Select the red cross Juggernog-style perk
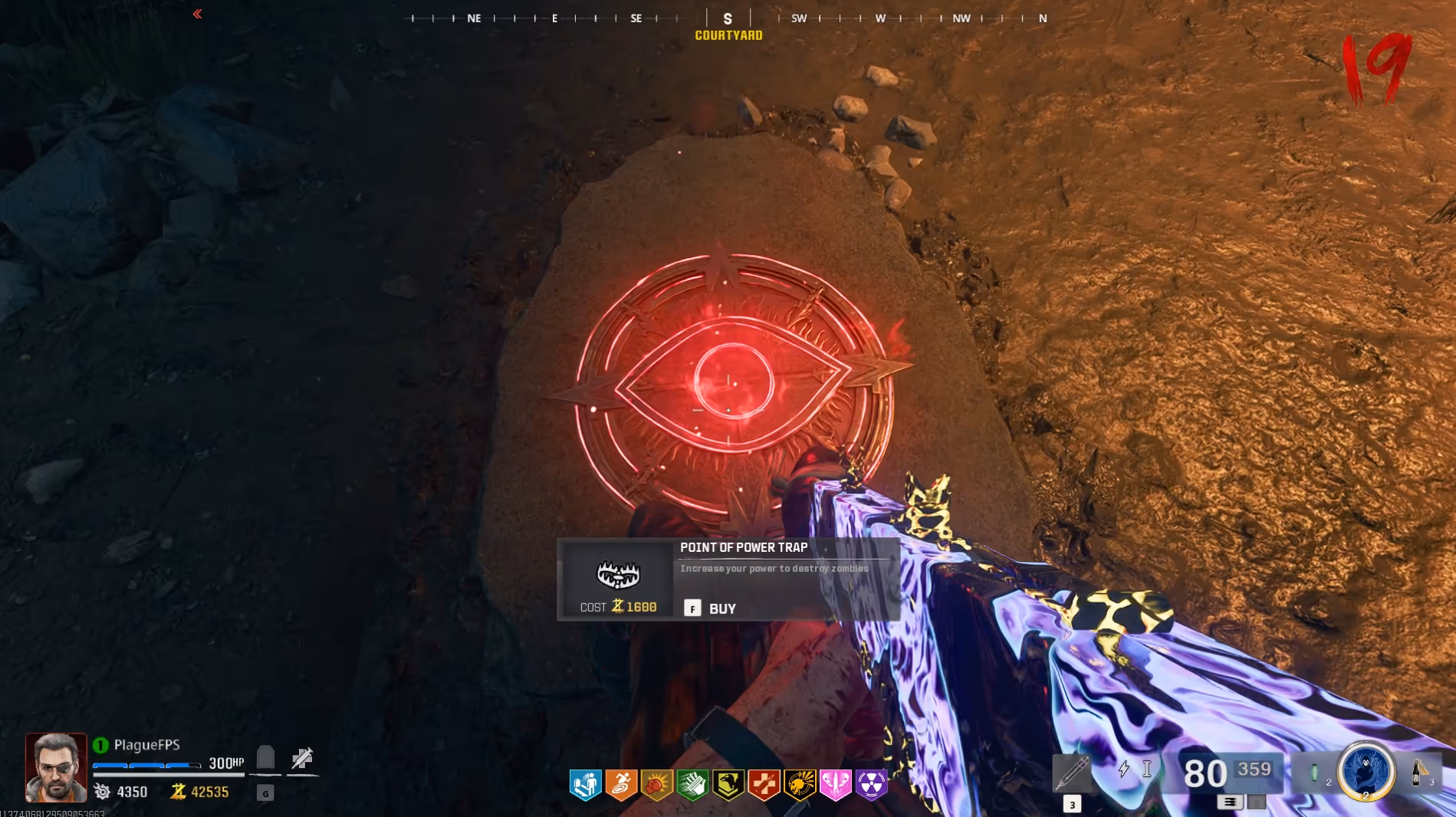The image size is (1456, 817). [x=764, y=785]
